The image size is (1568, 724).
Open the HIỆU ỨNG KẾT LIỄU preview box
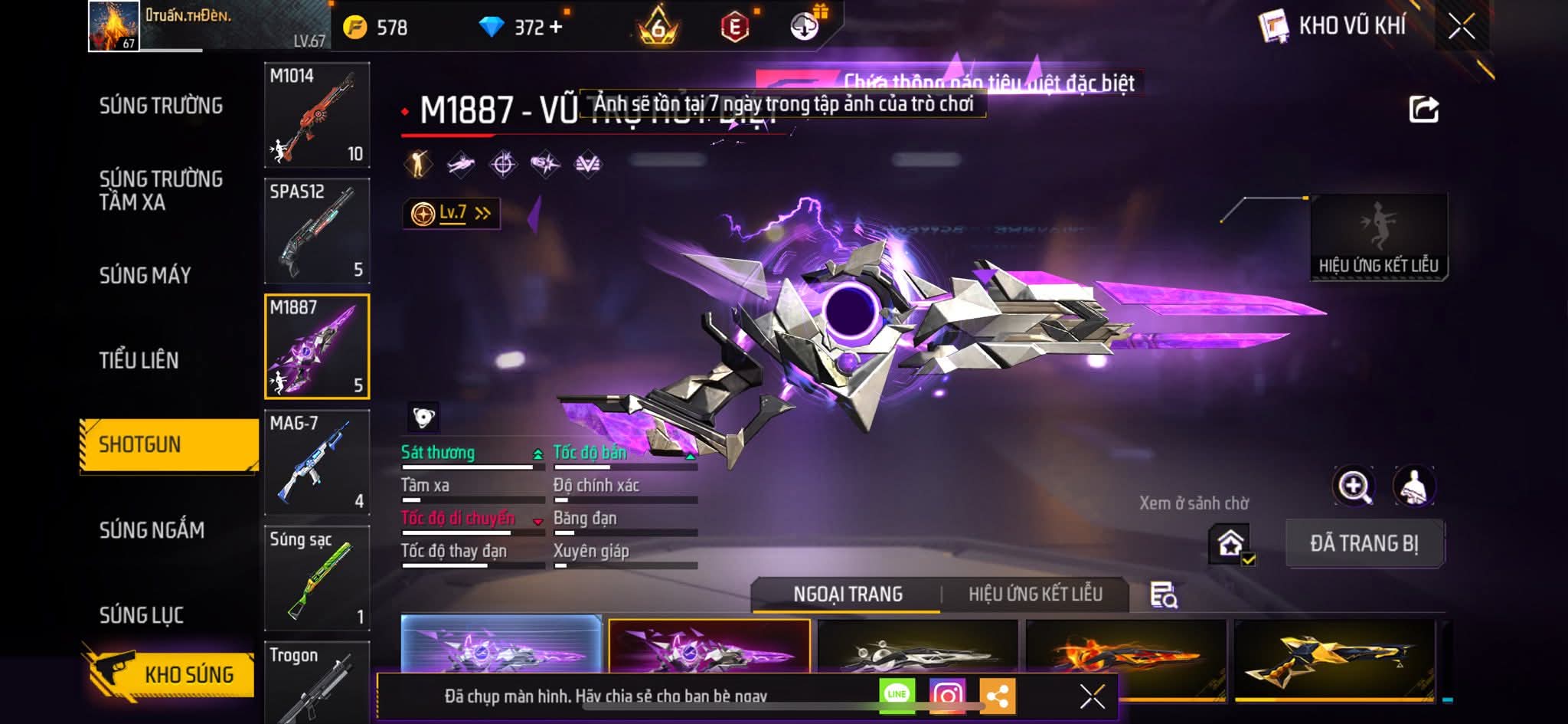(x=1378, y=238)
